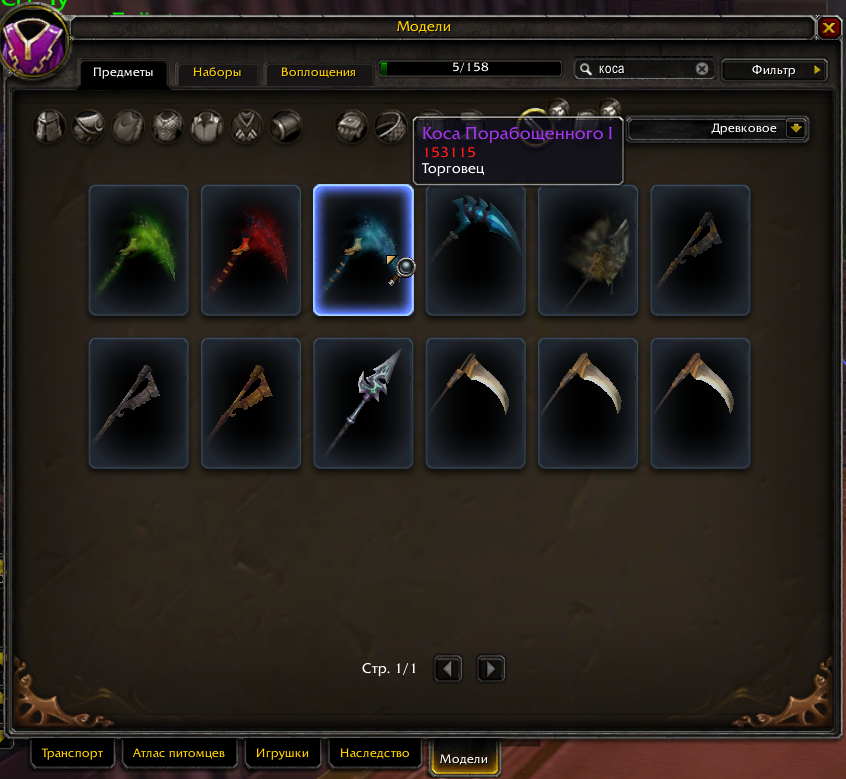This screenshot has width=846, height=779.
Task: Close the Модели collection window
Action: tap(828, 28)
